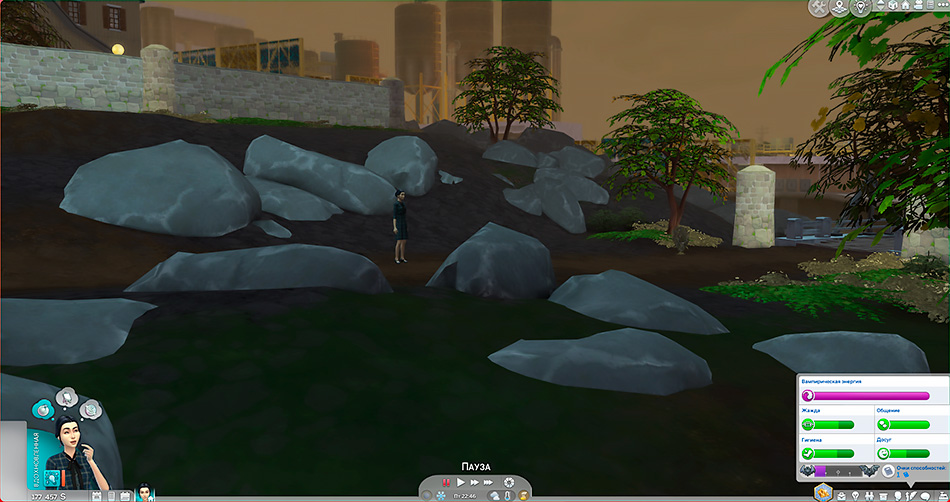Click the snowflake season icon
This screenshot has width=950, height=502.
pyautogui.click(x=440, y=495)
